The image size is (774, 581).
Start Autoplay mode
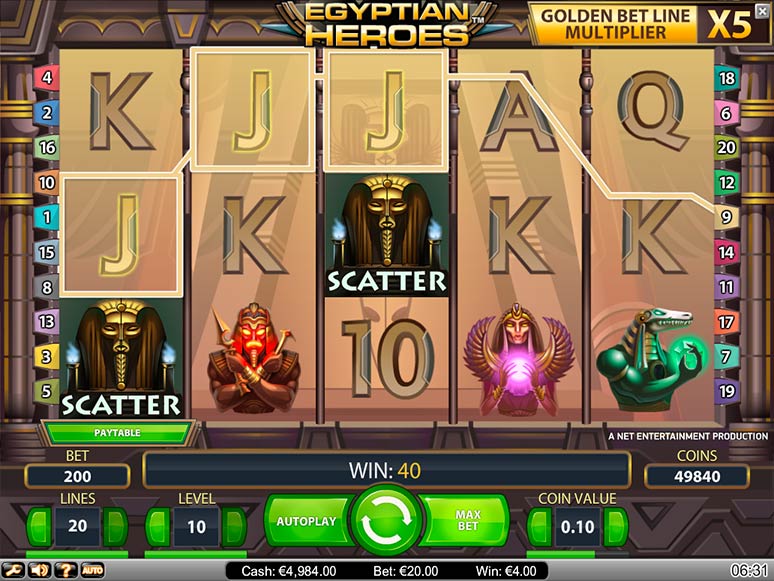click(308, 522)
